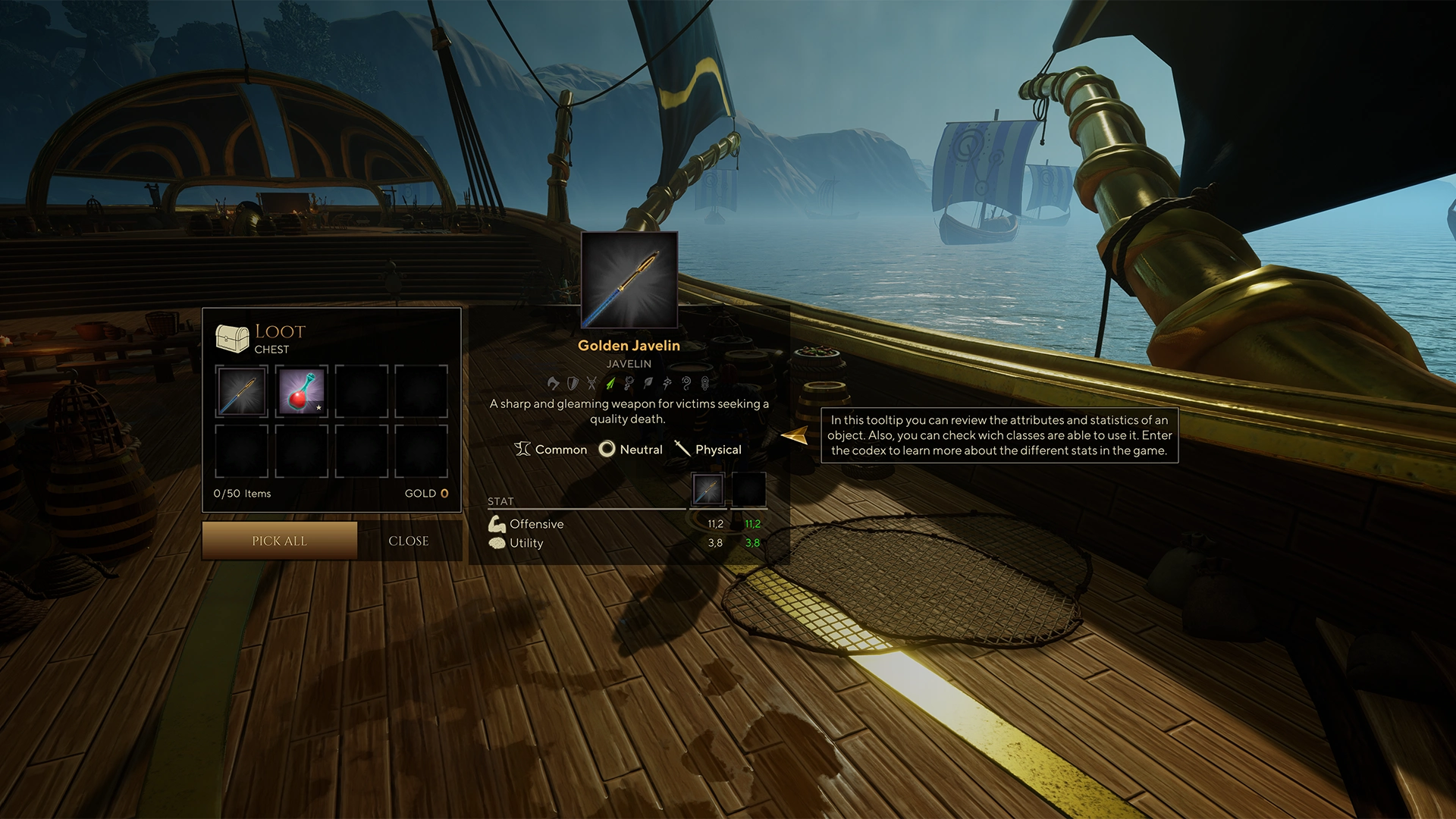Expand the tooltip with the yellow arrow
The width and height of the screenshot is (1456, 819).
tap(795, 435)
